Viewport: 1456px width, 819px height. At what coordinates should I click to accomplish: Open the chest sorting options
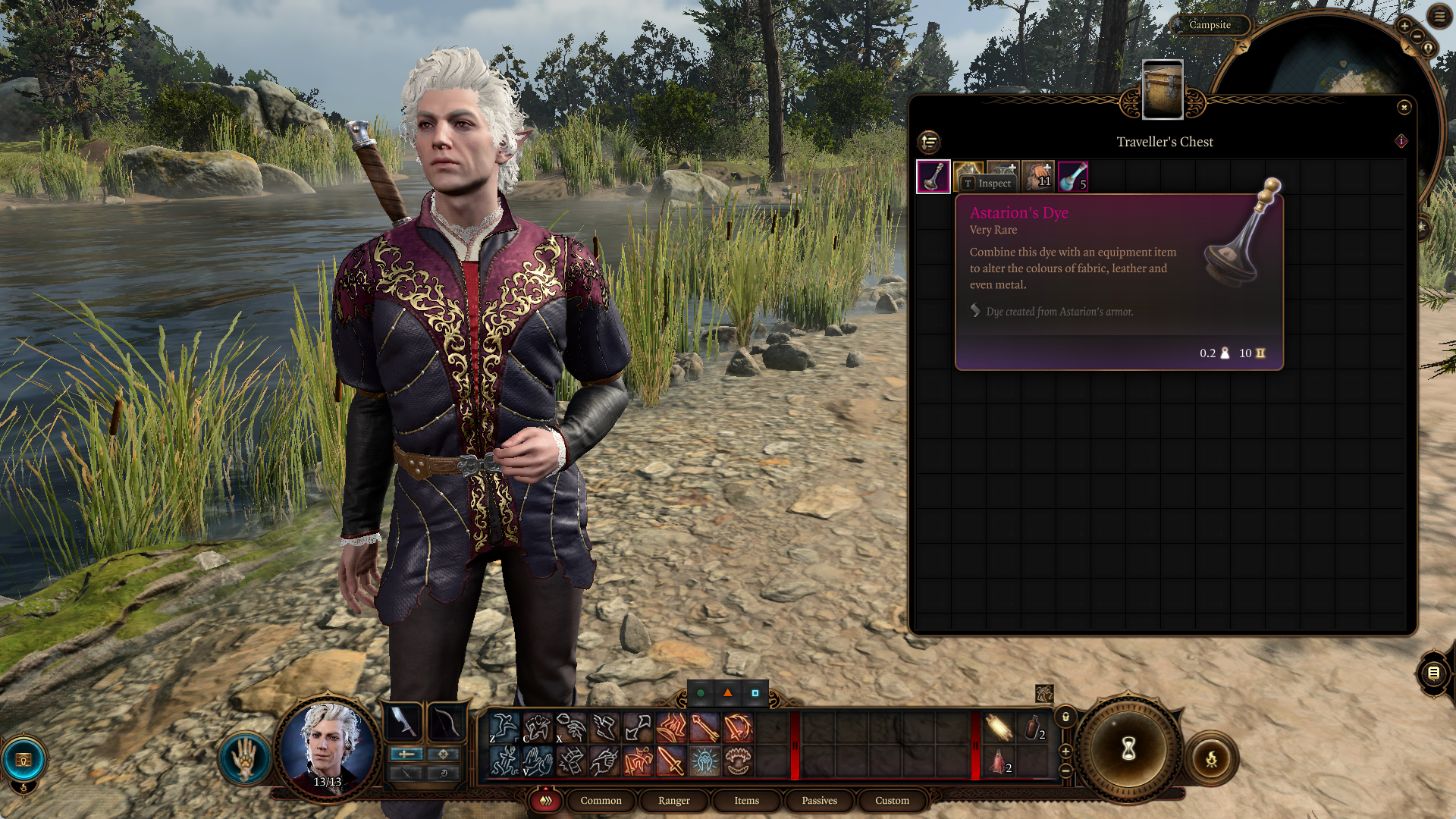click(929, 142)
